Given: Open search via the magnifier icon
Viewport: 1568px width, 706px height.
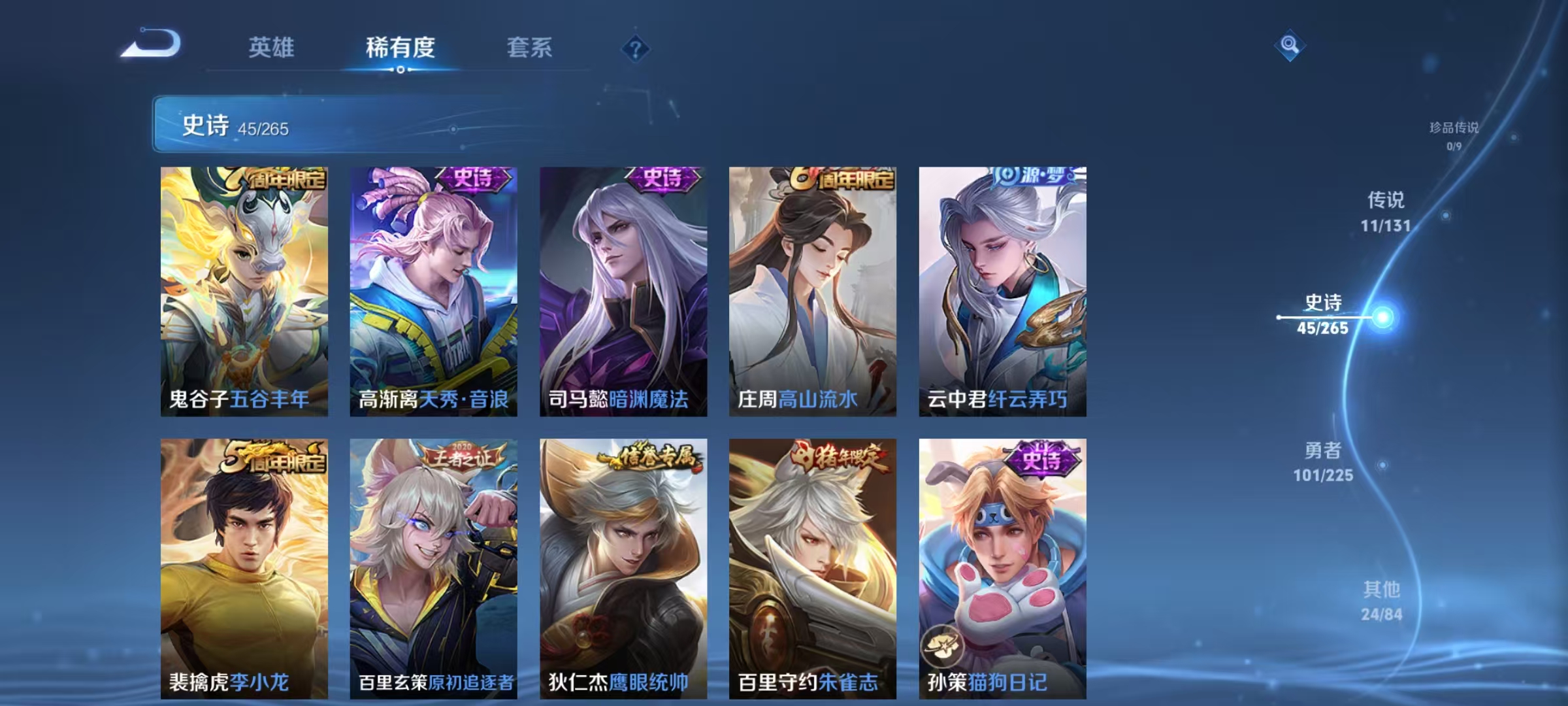Looking at the screenshot, I should (1289, 47).
